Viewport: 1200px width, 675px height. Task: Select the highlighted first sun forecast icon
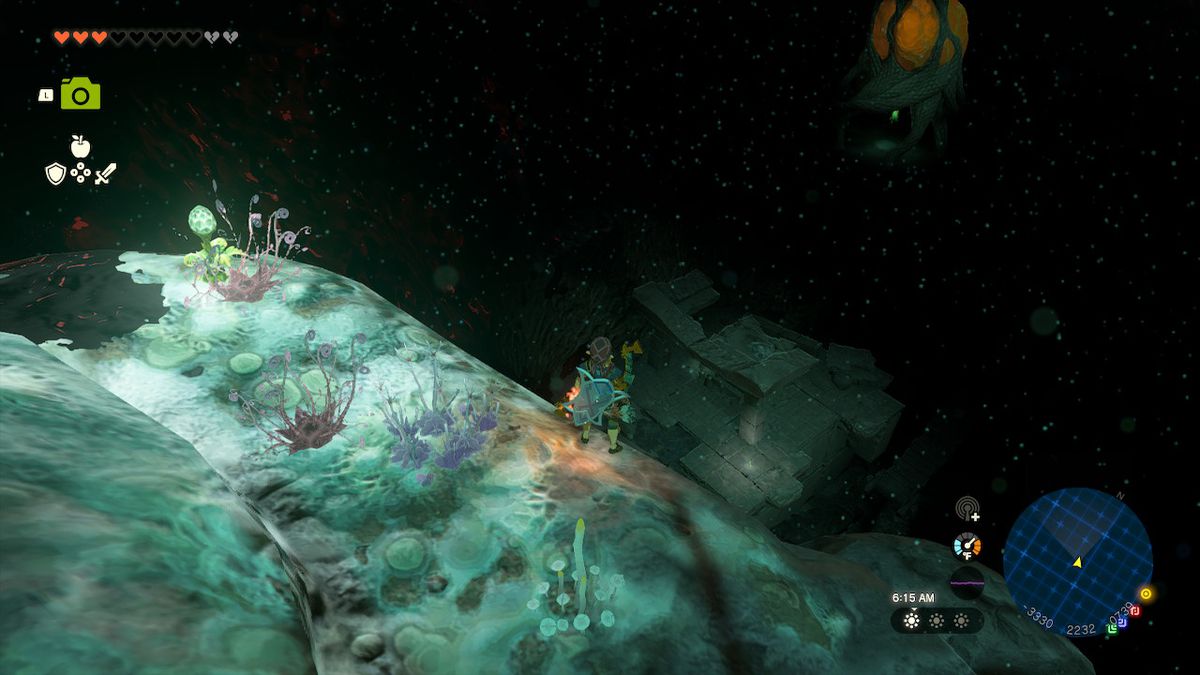click(911, 621)
